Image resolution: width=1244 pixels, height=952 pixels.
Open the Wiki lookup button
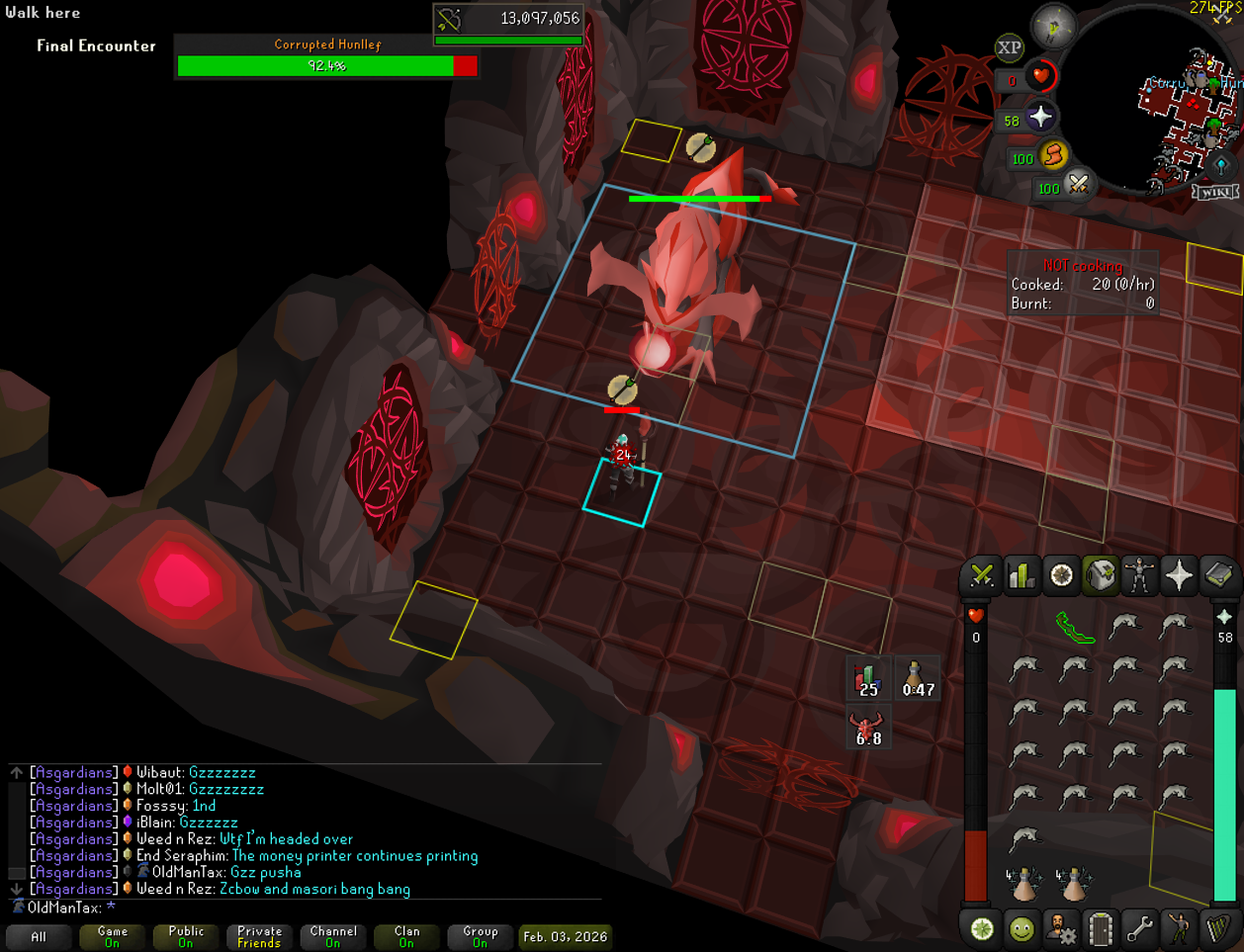(x=1215, y=192)
